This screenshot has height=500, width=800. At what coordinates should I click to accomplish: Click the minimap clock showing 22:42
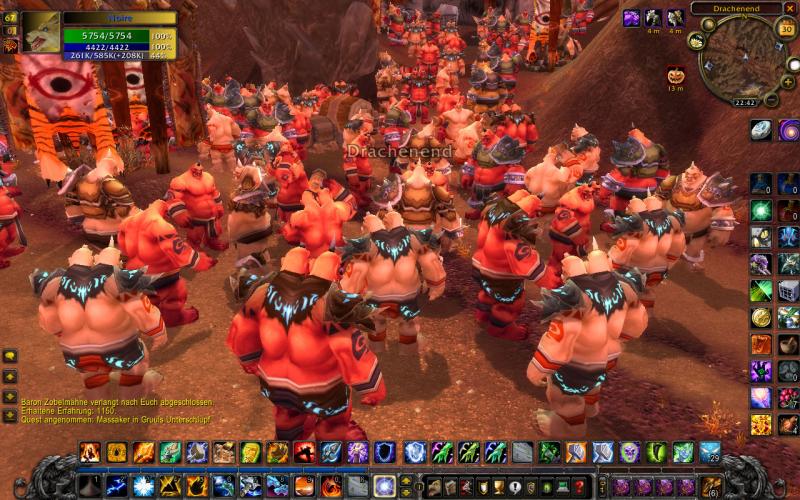point(744,102)
